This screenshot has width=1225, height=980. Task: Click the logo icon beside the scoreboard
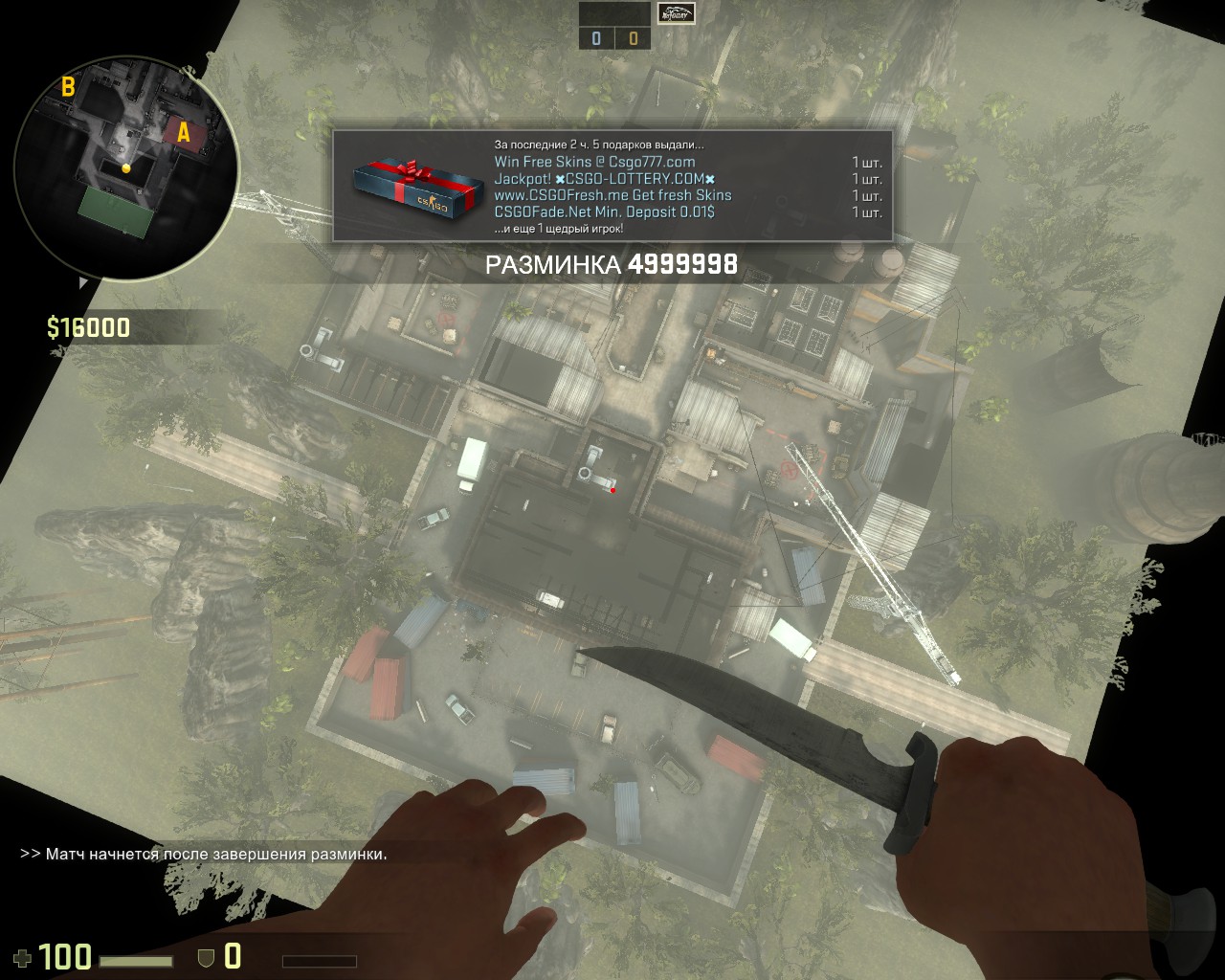tap(677, 13)
